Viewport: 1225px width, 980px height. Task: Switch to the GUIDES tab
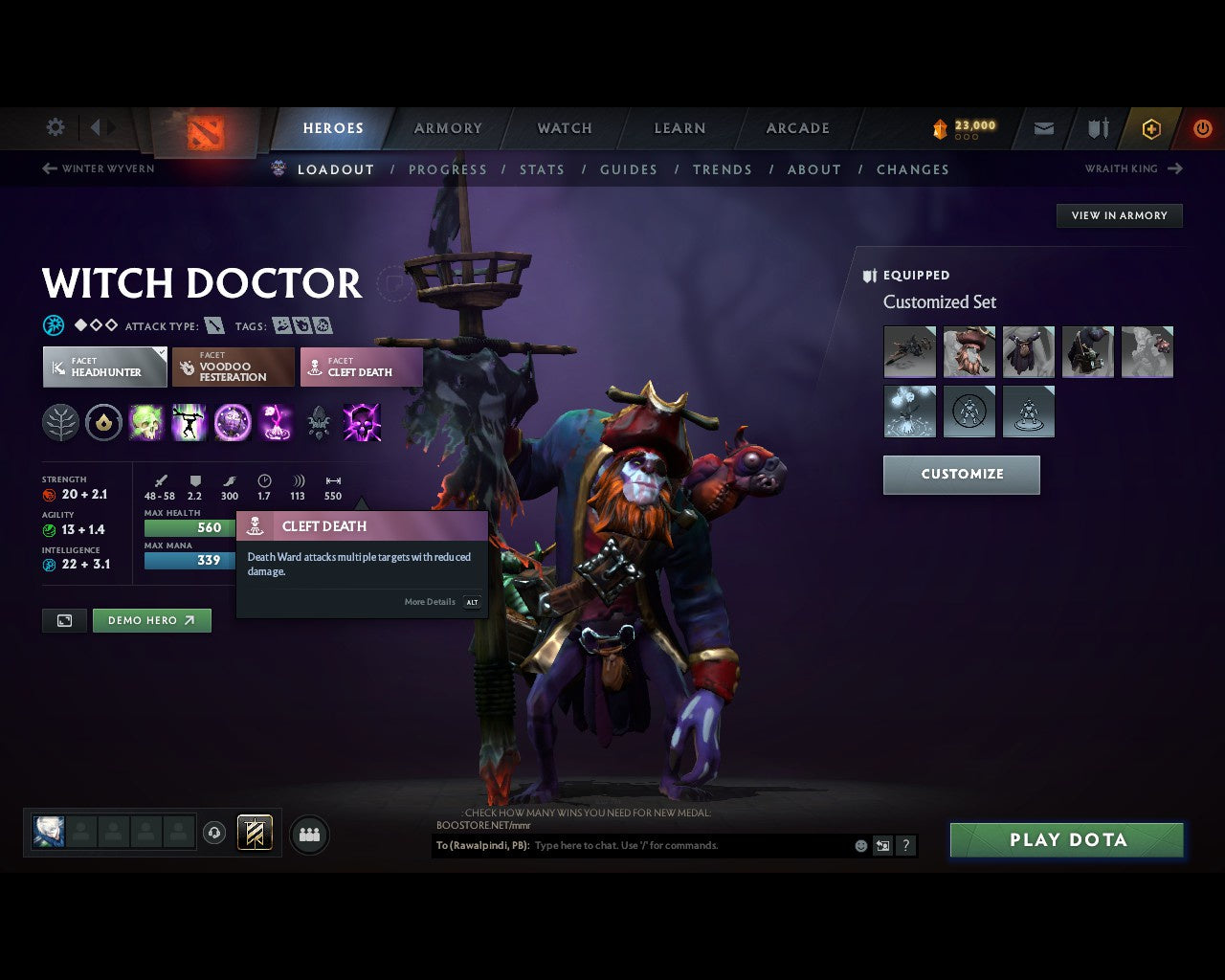click(629, 169)
